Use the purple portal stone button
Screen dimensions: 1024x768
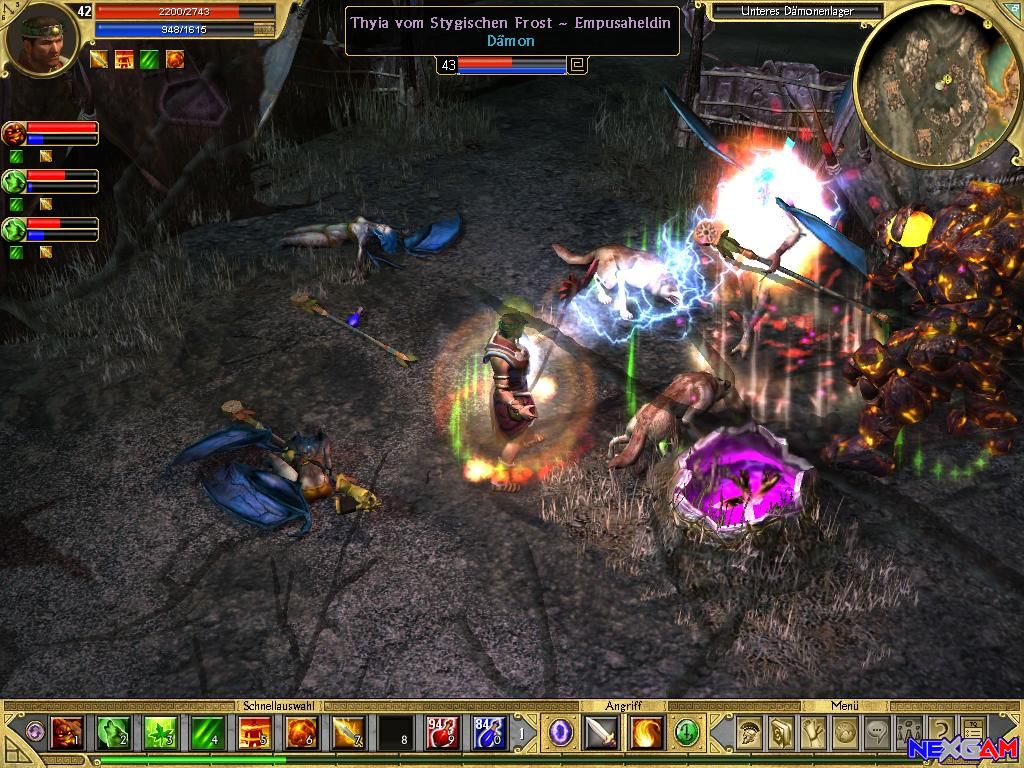561,733
